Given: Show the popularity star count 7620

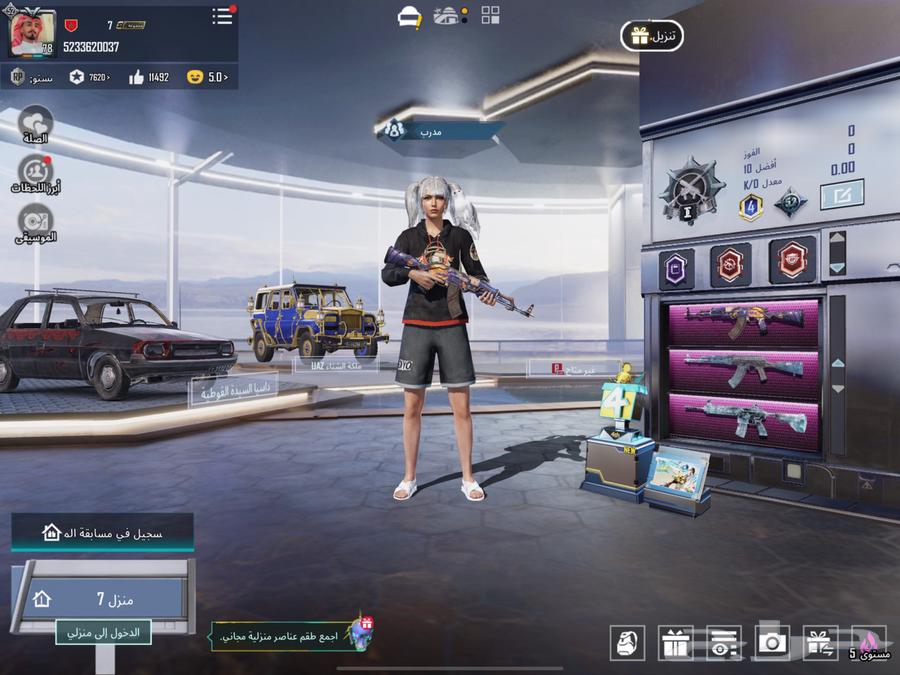Looking at the screenshot, I should (90, 77).
